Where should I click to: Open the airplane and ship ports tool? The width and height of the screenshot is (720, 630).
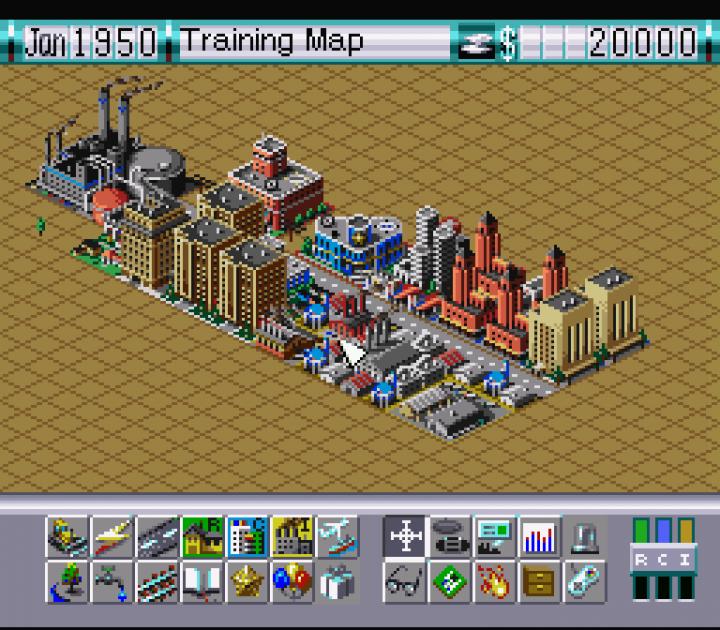pos(337,537)
